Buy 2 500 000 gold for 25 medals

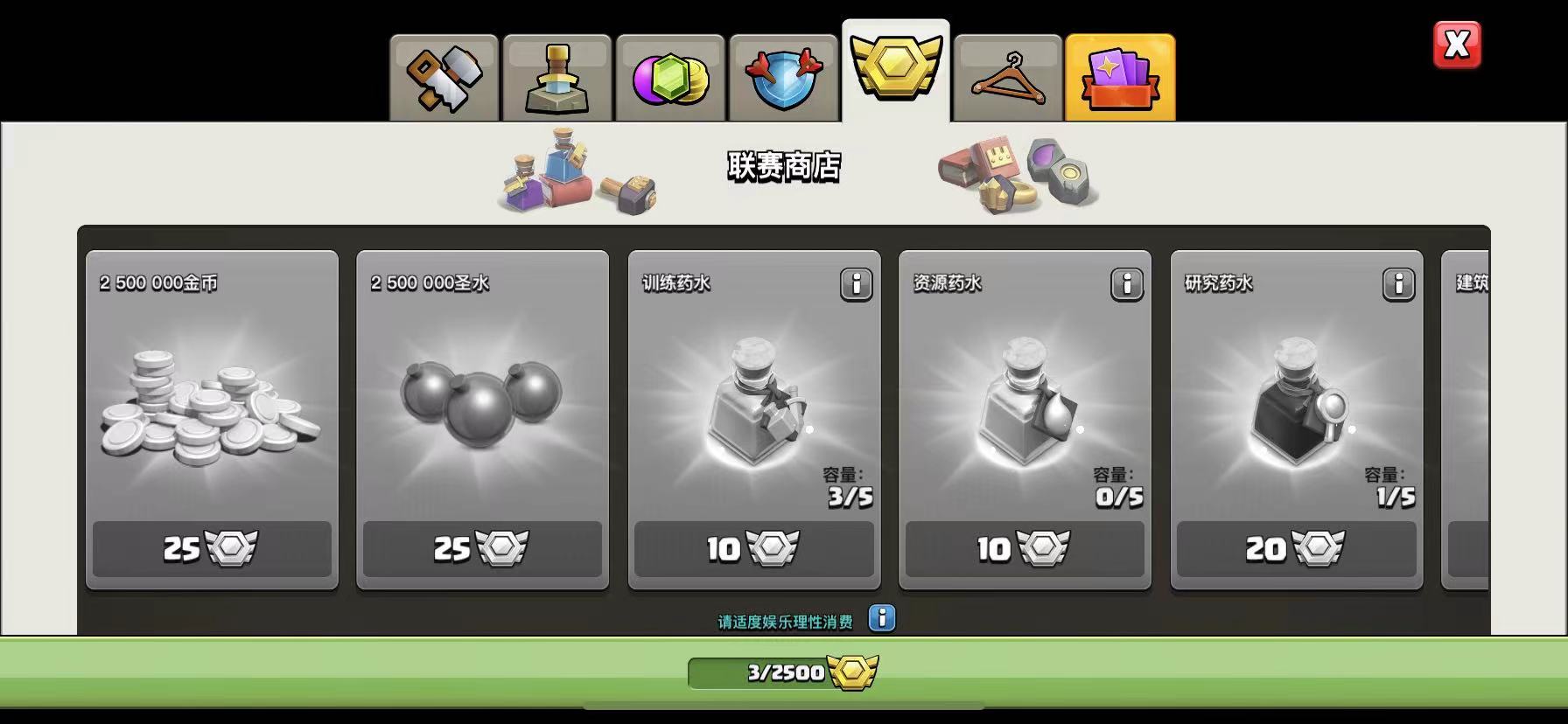pyautogui.click(x=212, y=549)
